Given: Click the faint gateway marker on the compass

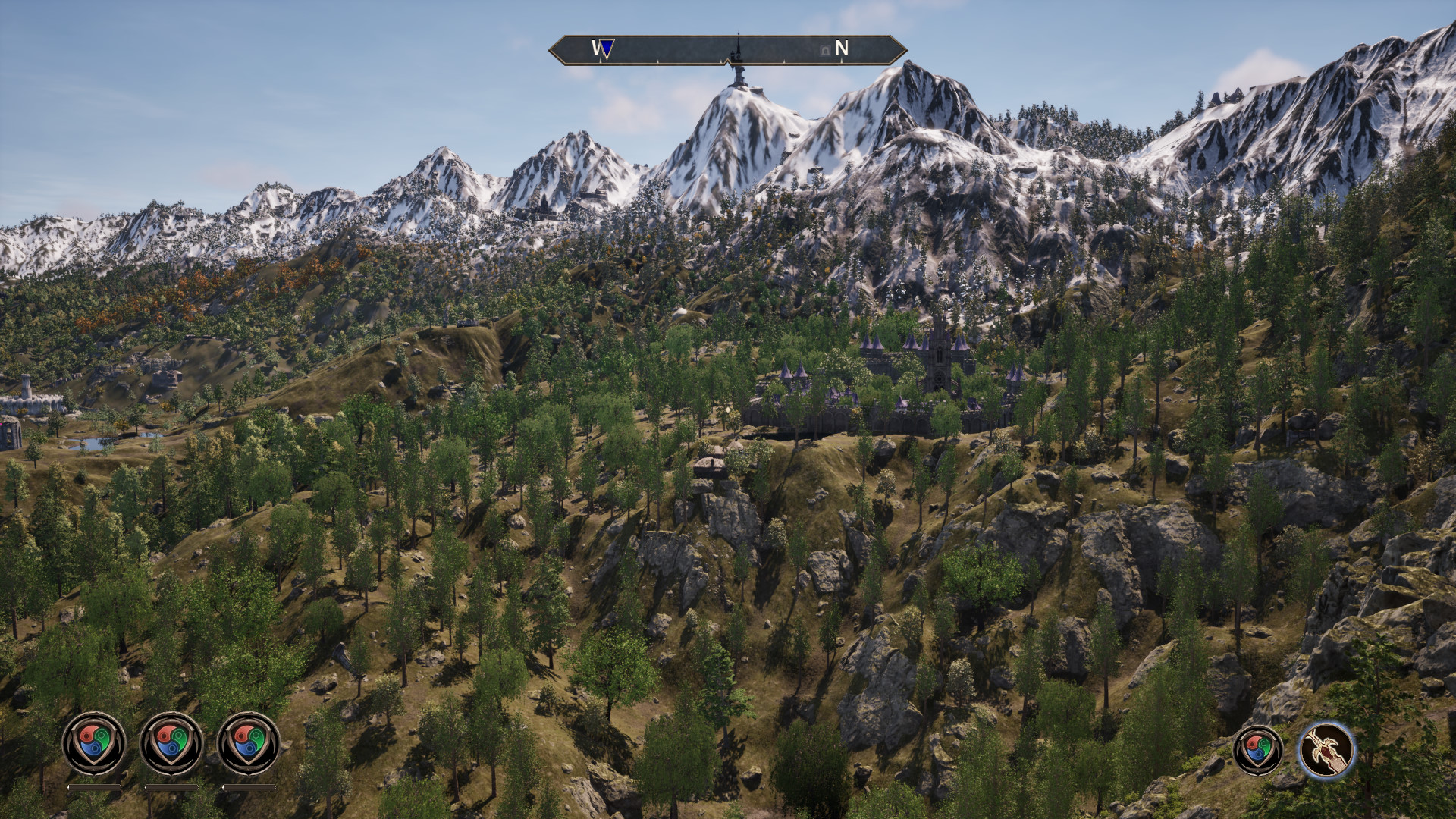Looking at the screenshot, I should (825, 50).
